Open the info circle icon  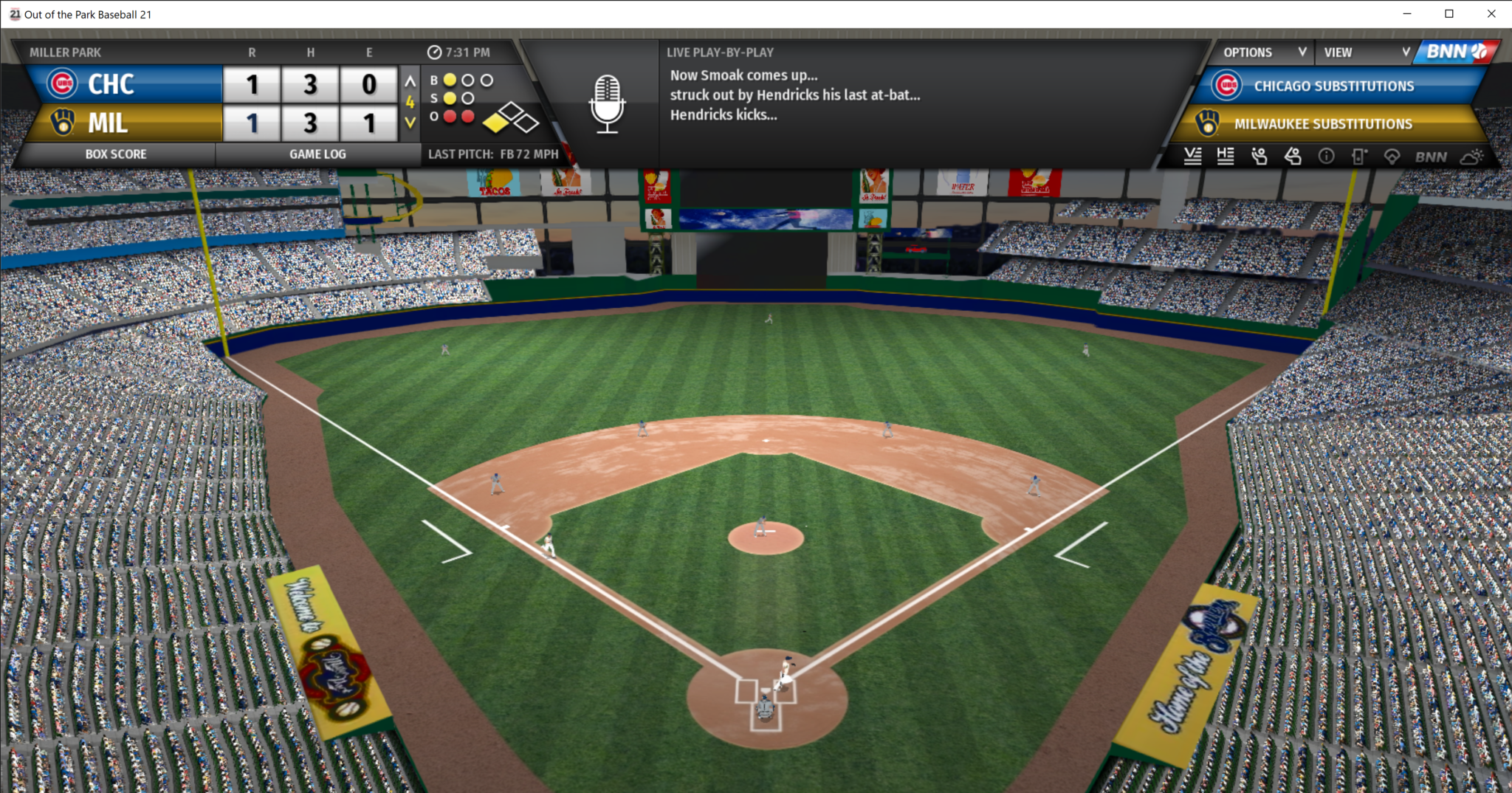(1326, 156)
